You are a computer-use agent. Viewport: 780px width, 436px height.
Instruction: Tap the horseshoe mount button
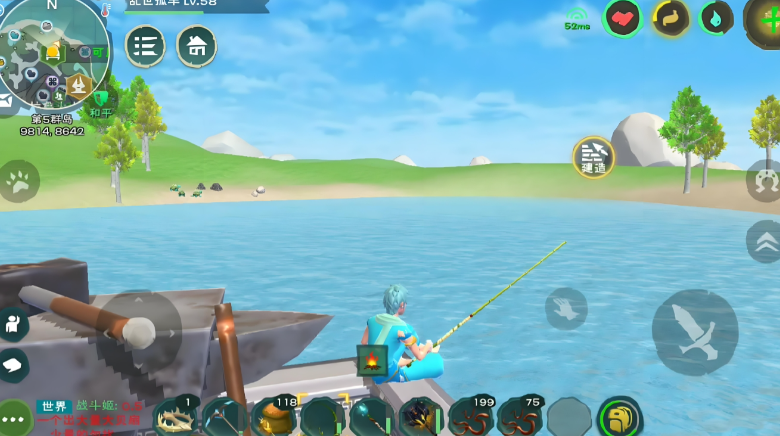click(x=765, y=181)
